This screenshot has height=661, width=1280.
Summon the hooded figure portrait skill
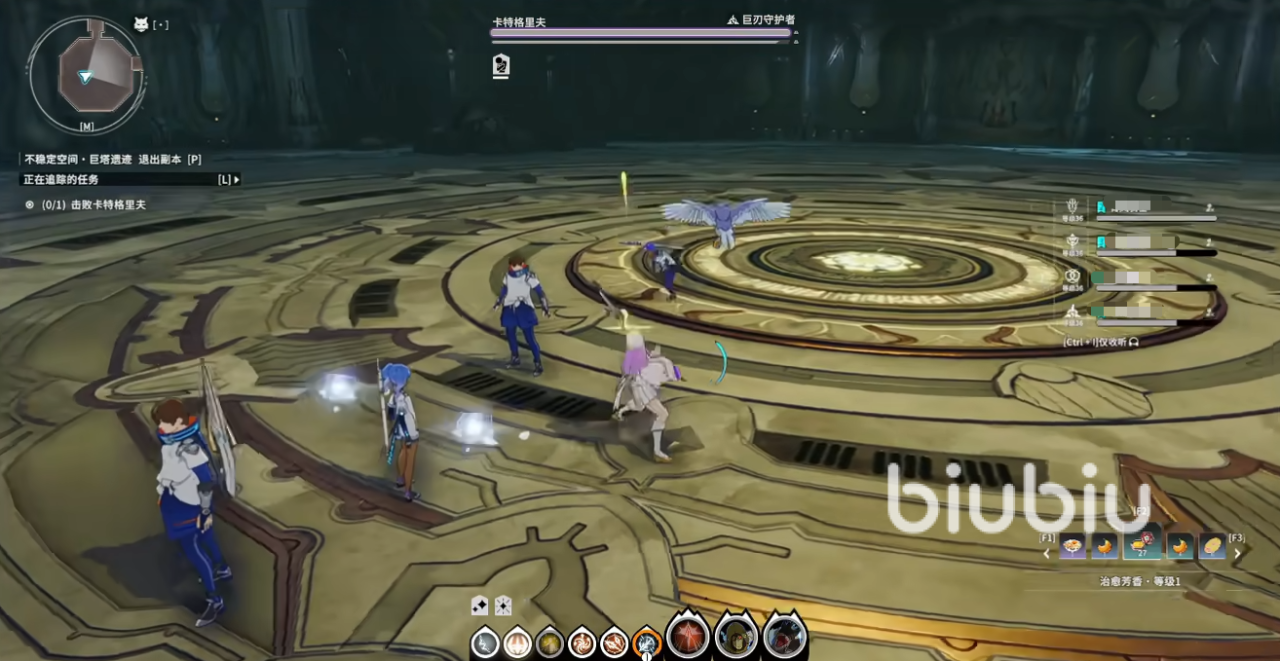[736, 637]
